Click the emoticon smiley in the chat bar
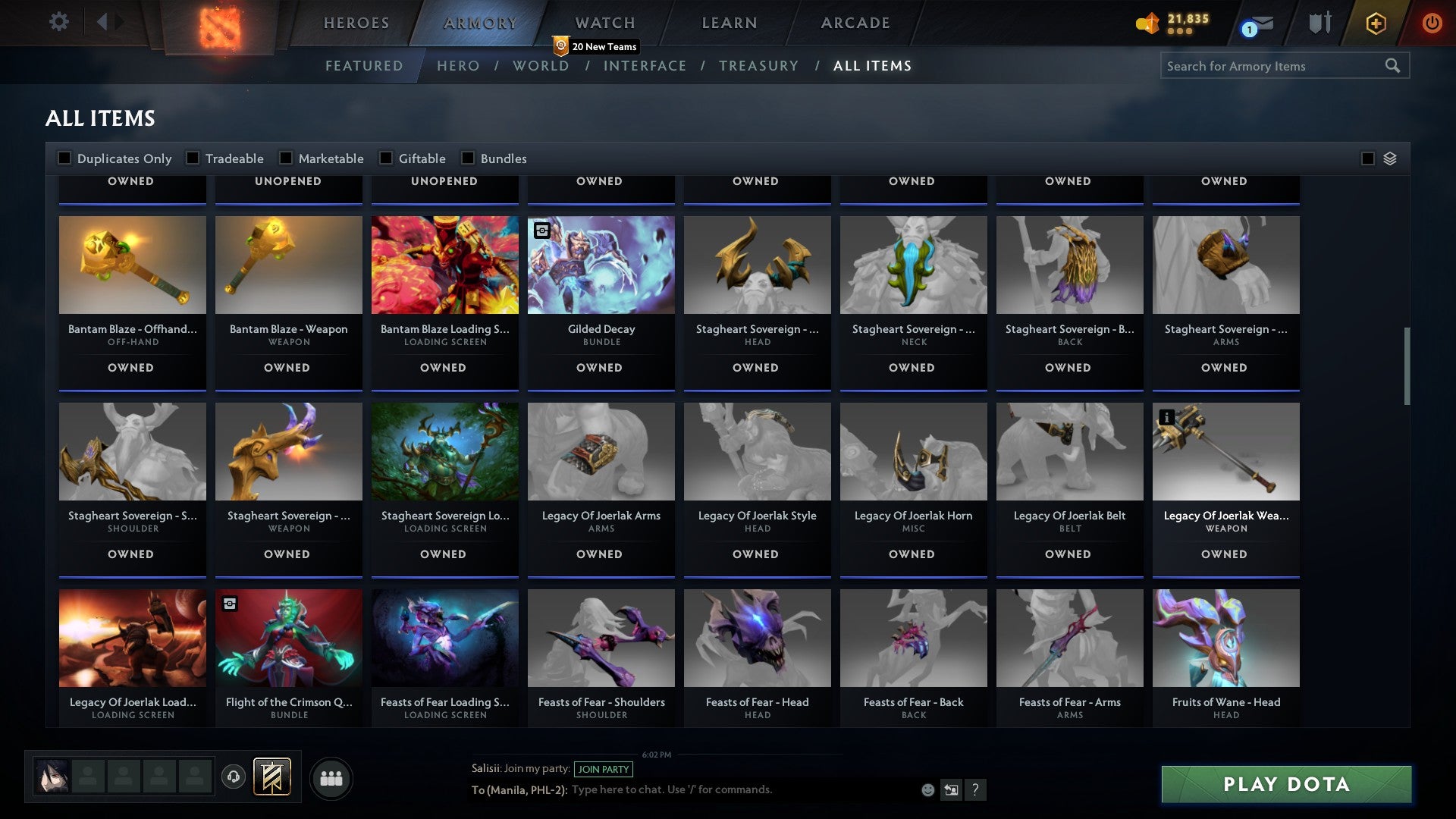1456x819 pixels. 927,789
